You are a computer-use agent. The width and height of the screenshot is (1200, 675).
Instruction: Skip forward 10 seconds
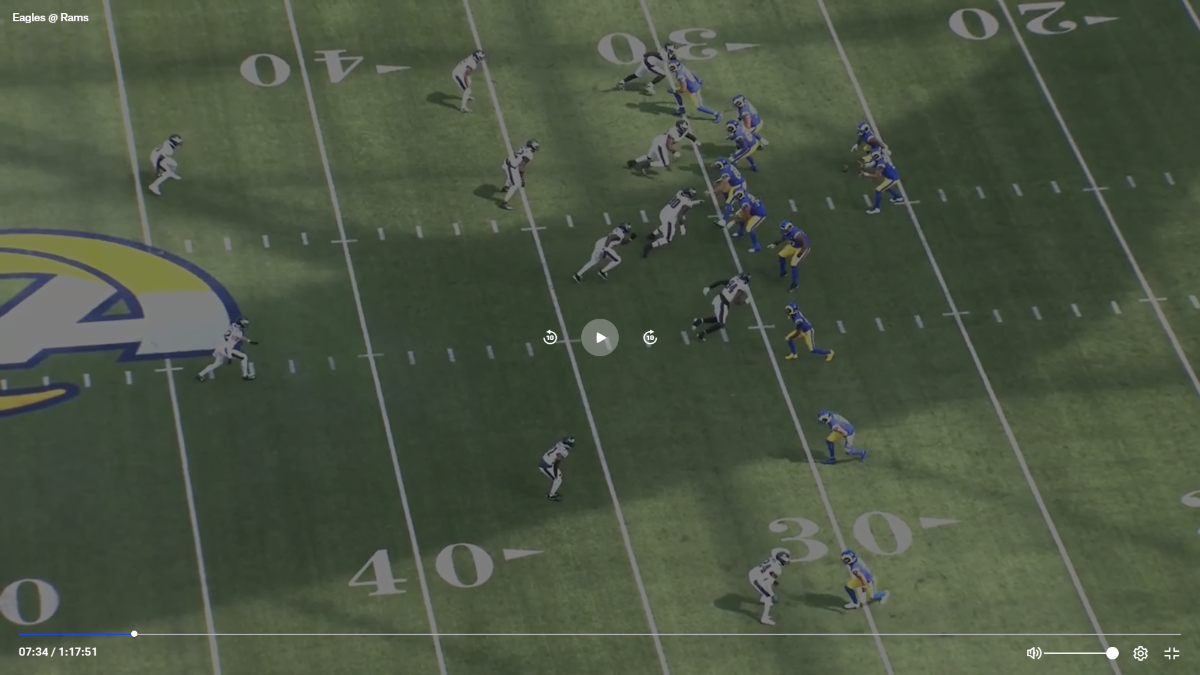650,338
